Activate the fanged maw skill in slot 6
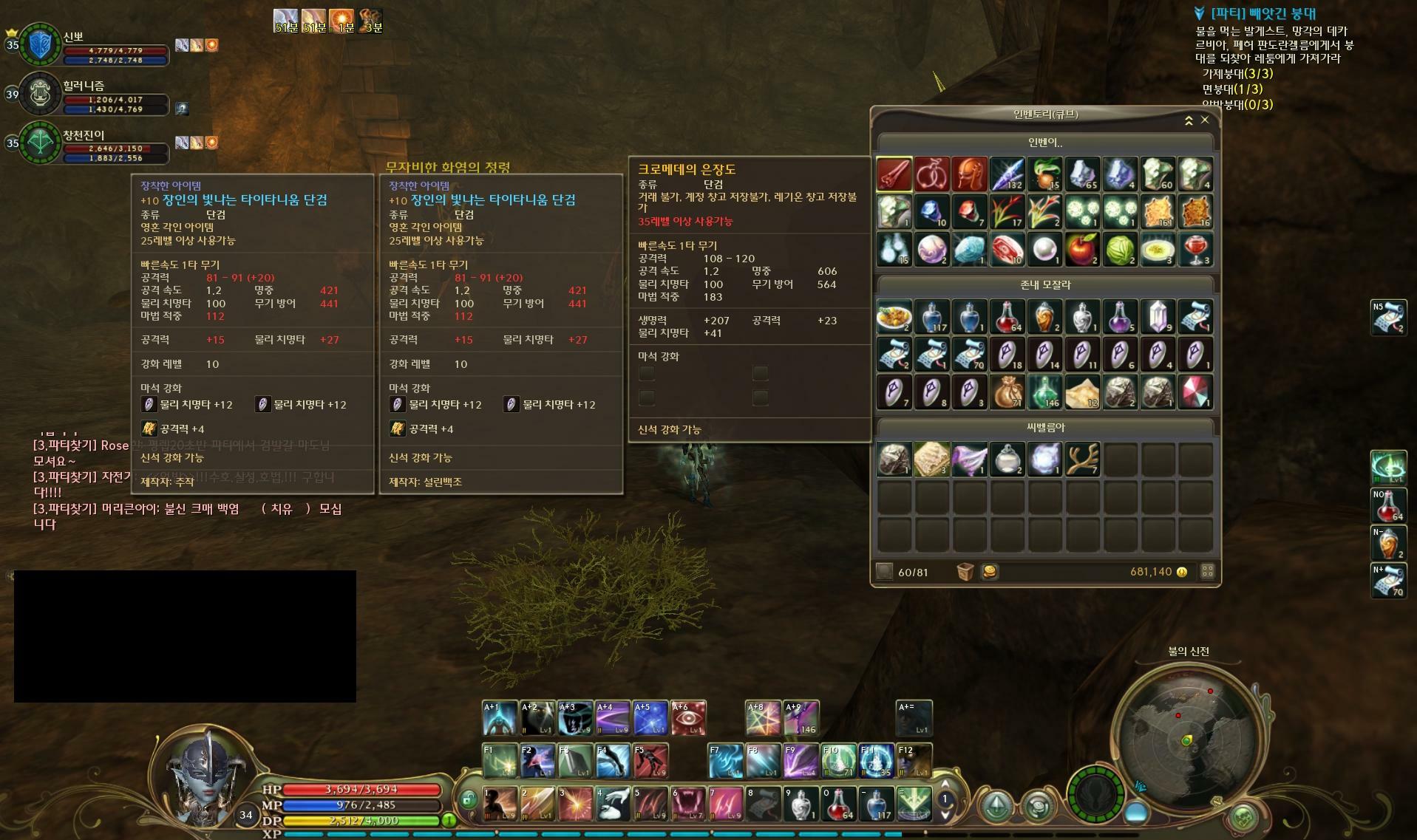The width and height of the screenshot is (1417, 840). pos(687,804)
